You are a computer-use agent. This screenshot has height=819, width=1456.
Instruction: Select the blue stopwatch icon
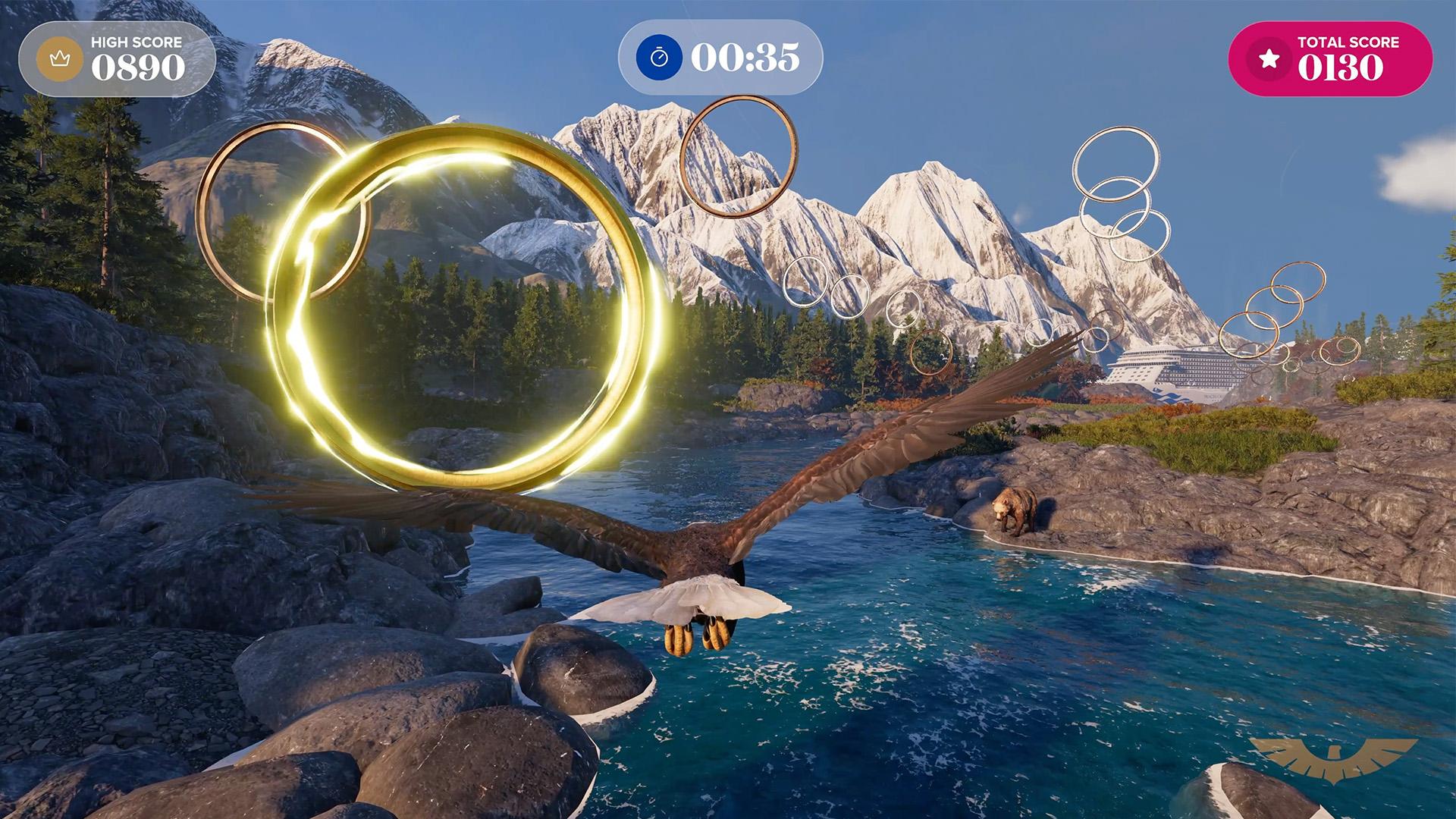[659, 58]
